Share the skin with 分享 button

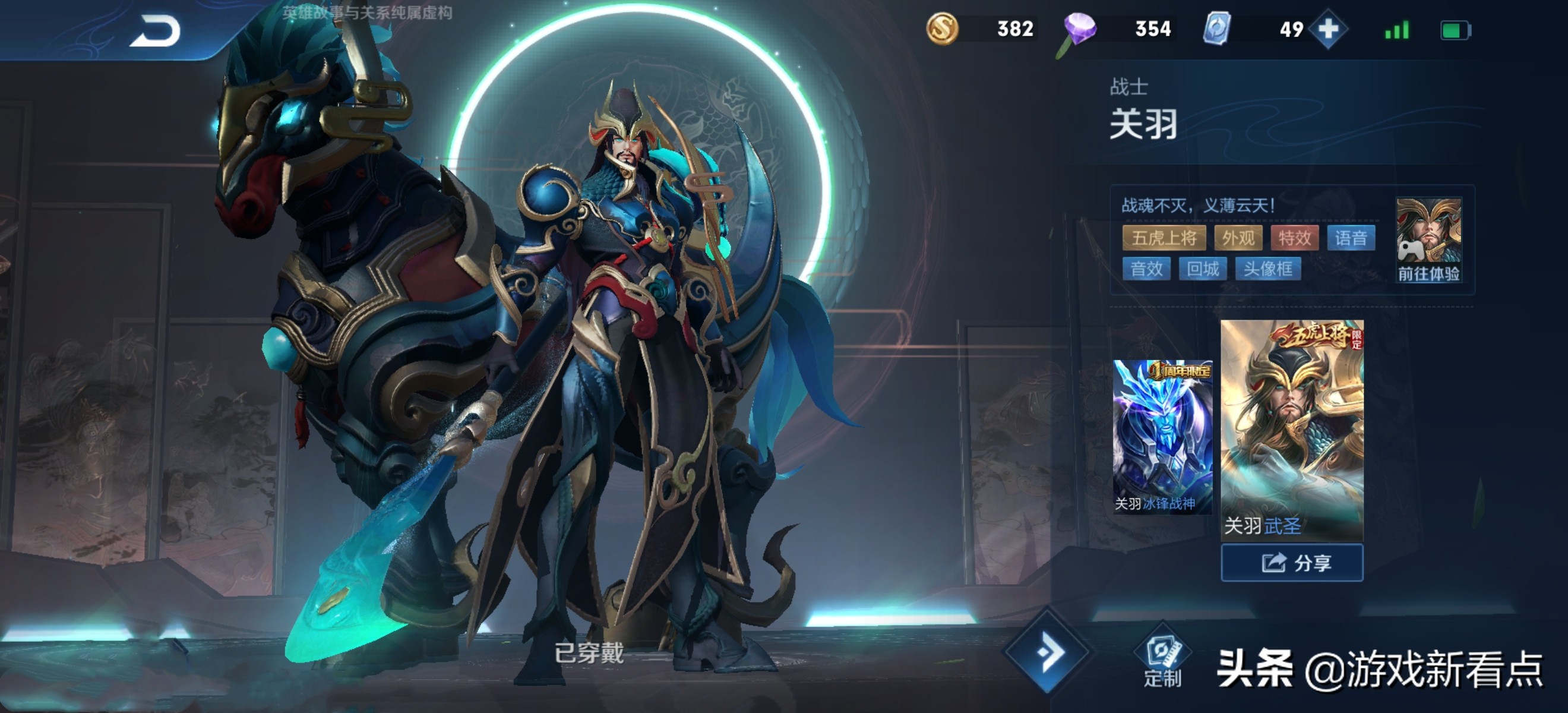pos(1292,563)
